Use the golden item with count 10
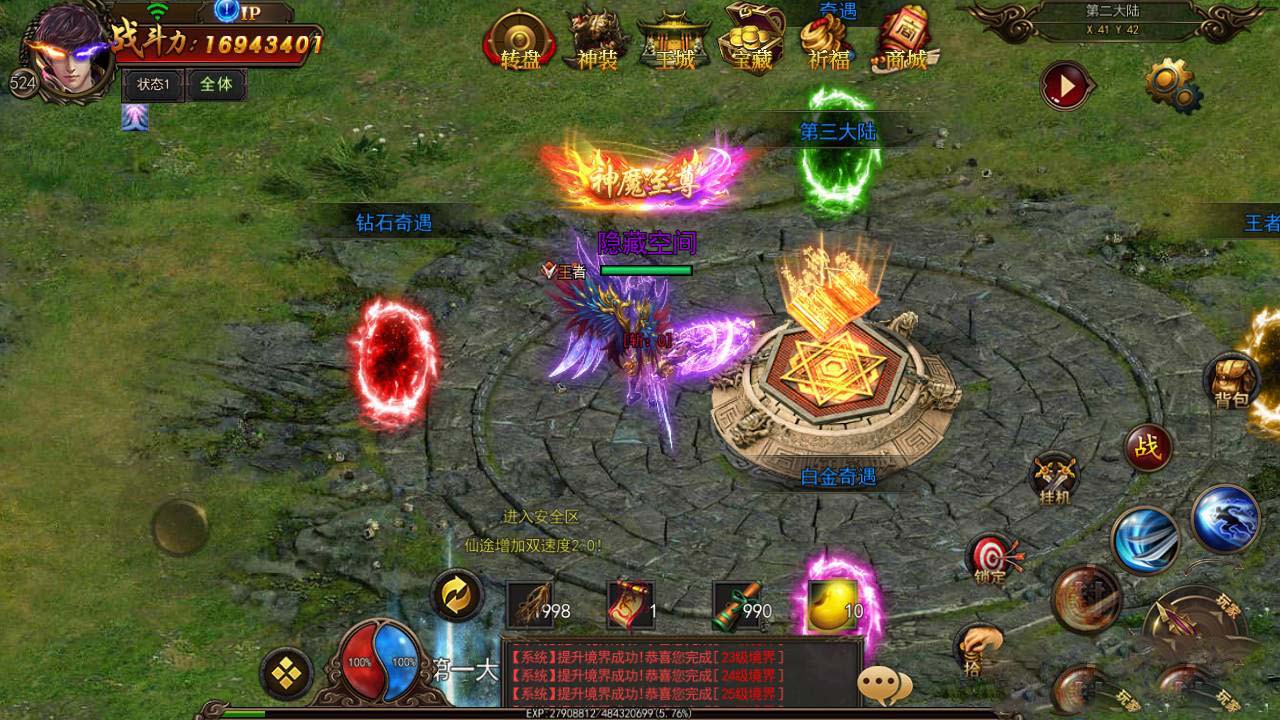This screenshot has height=720, width=1280. 833,606
